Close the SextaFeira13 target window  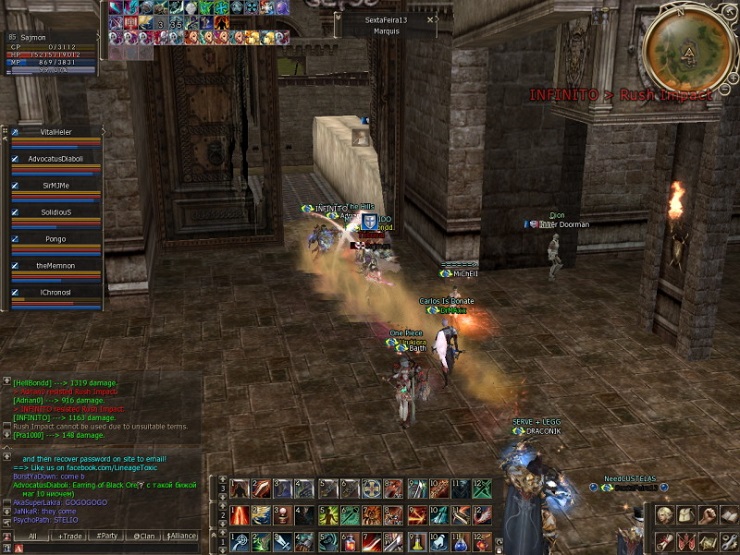point(430,19)
